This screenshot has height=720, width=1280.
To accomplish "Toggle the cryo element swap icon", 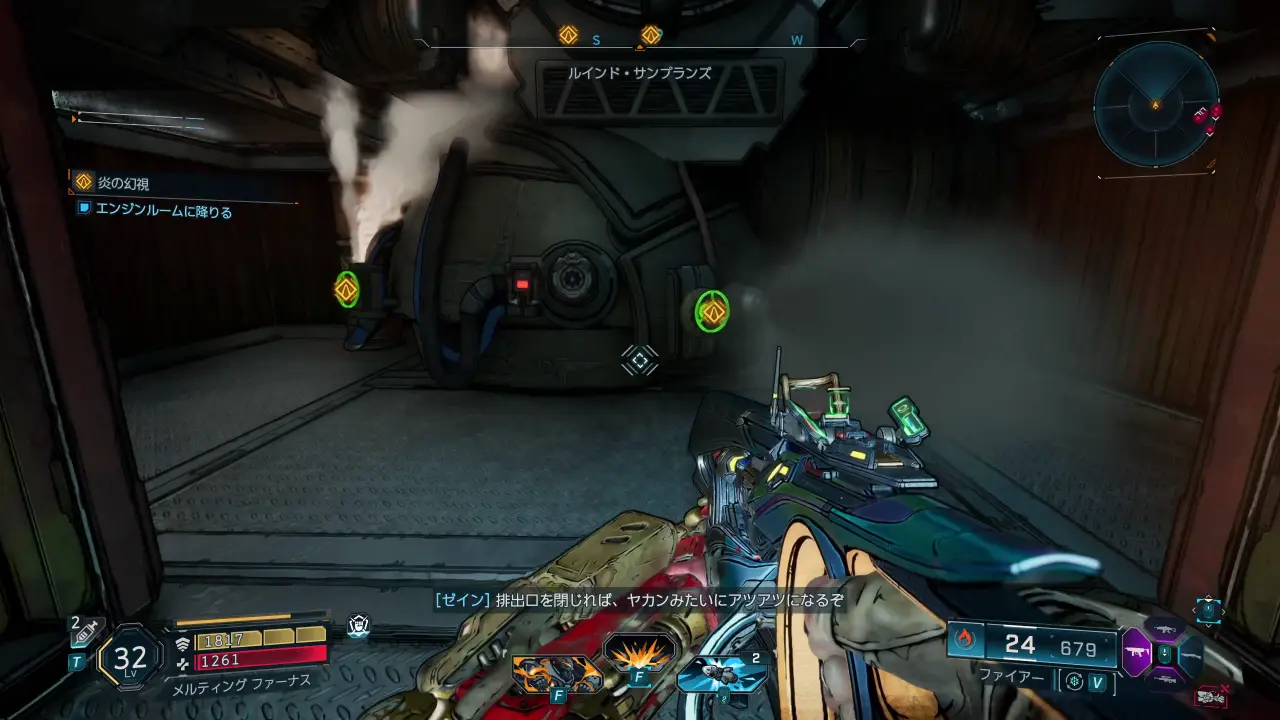I will [x=1075, y=682].
